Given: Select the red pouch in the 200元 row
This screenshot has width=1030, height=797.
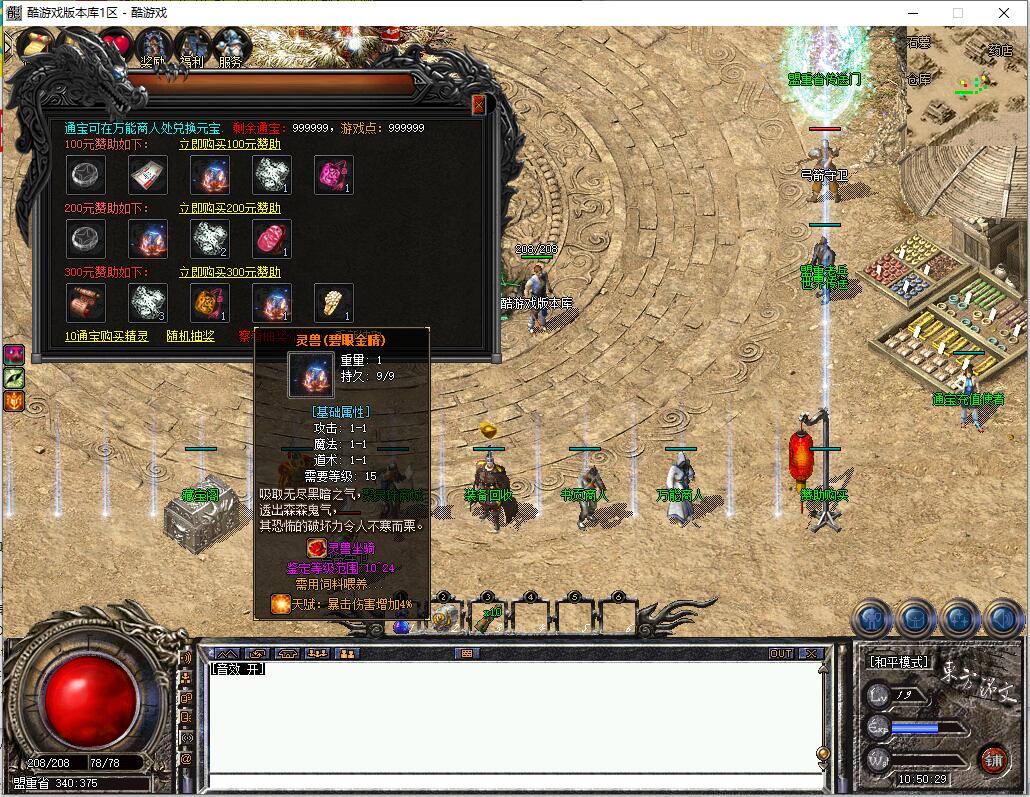Looking at the screenshot, I should click(271, 239).
